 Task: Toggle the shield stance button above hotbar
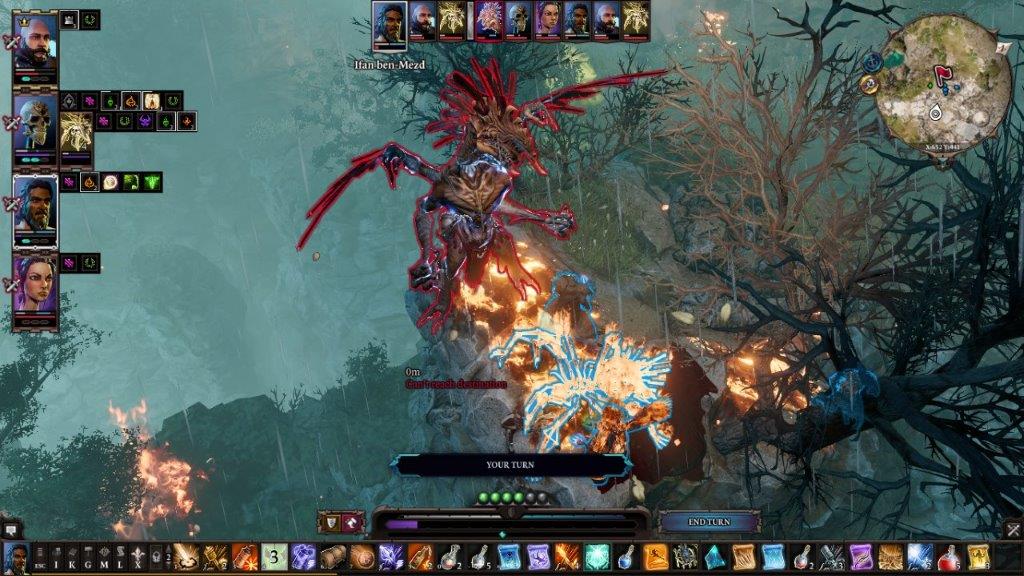pyautogui.click(x=329, y=522)
